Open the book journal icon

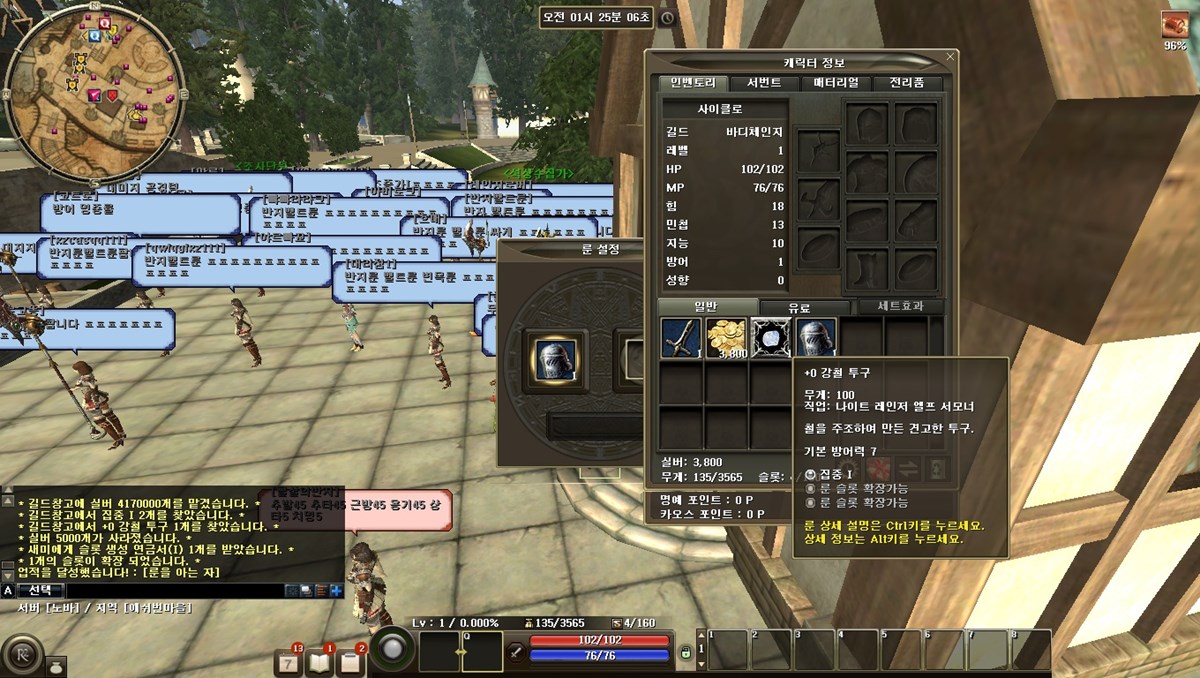coord(319,660)
